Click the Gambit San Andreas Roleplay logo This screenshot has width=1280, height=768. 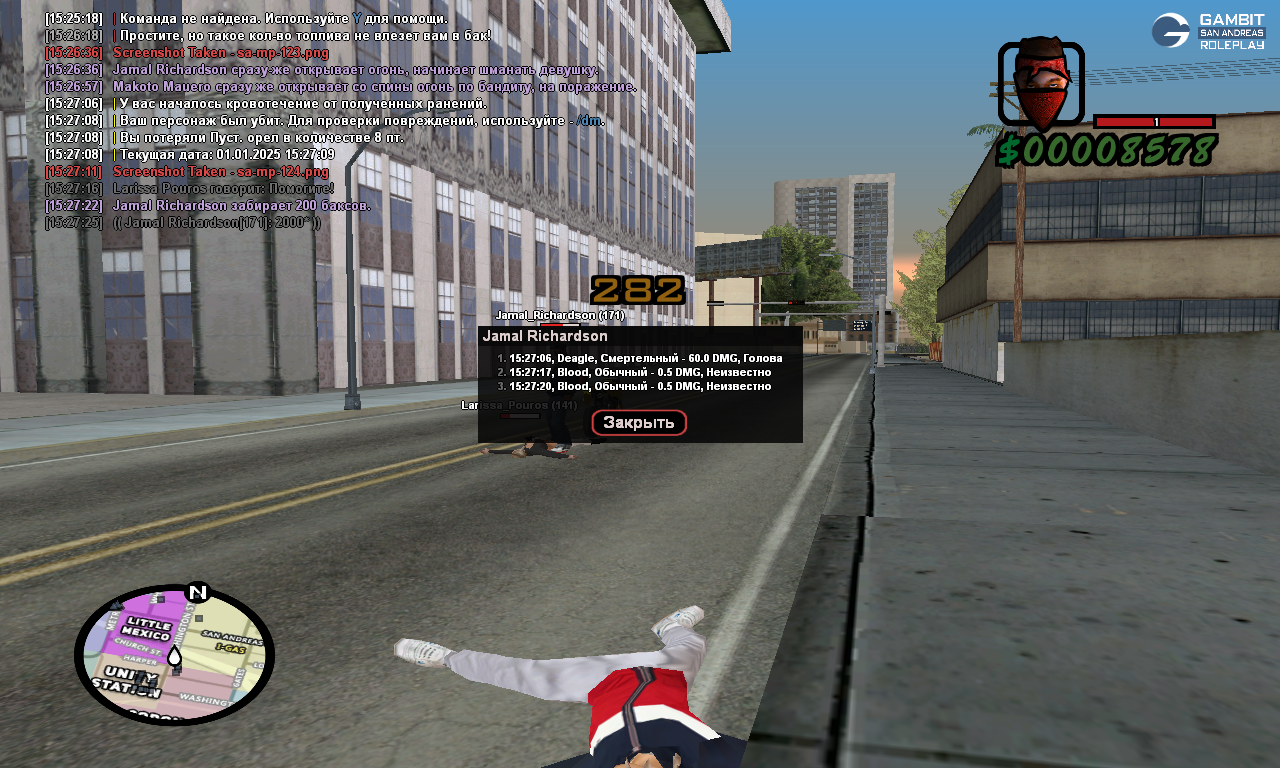point(1207,31)
